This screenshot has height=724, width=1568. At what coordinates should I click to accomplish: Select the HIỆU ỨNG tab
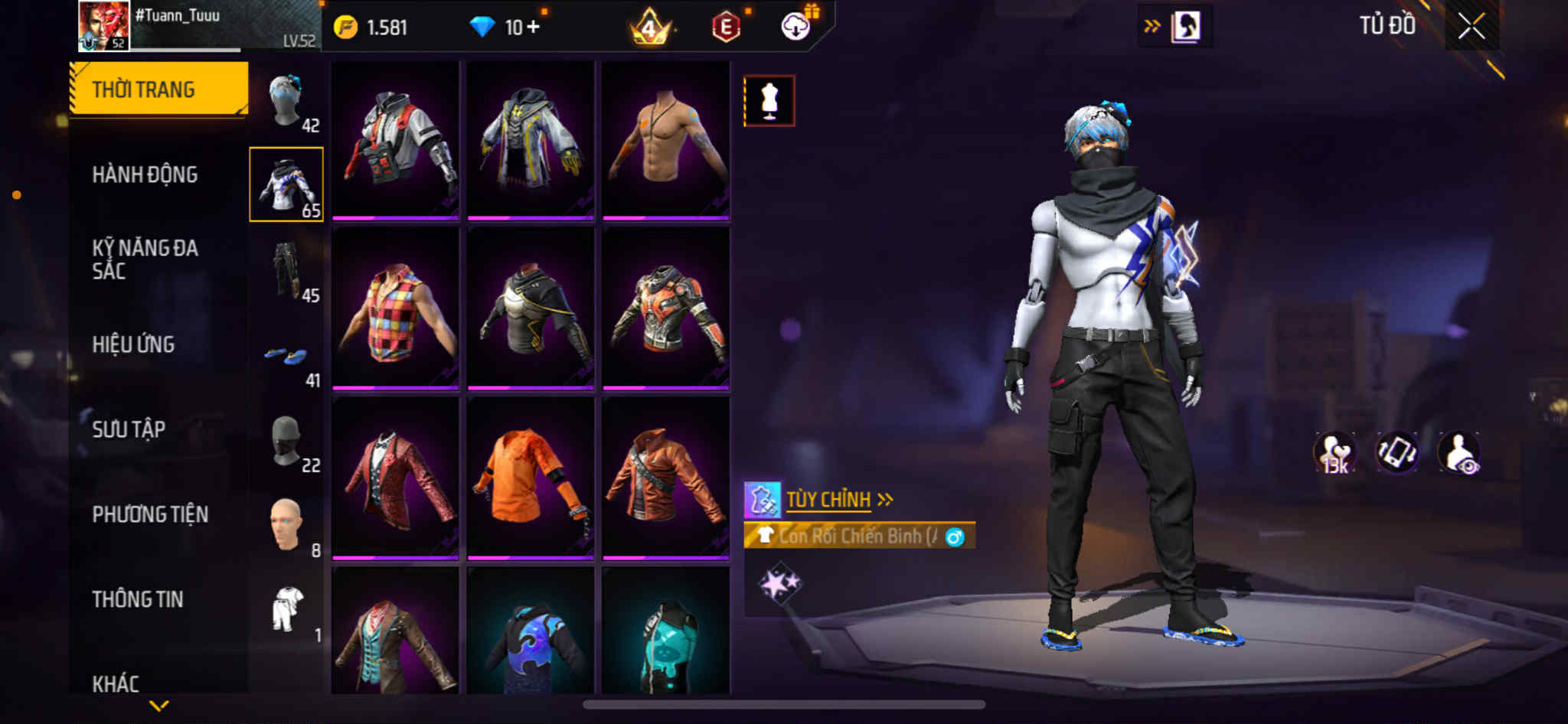pyautogui.click(x=134, y=344)
